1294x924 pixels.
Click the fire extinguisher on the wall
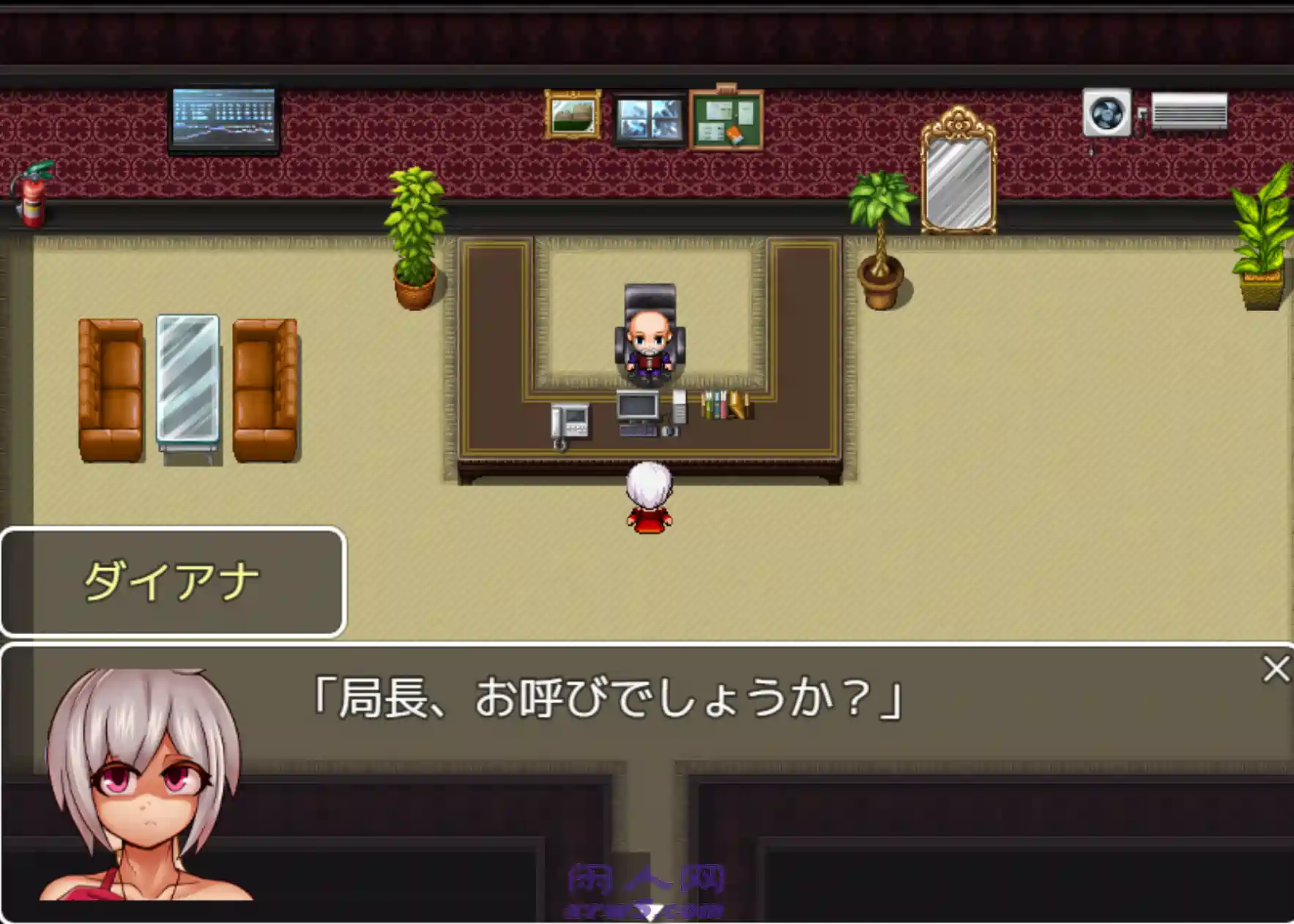tap(32, 194)
